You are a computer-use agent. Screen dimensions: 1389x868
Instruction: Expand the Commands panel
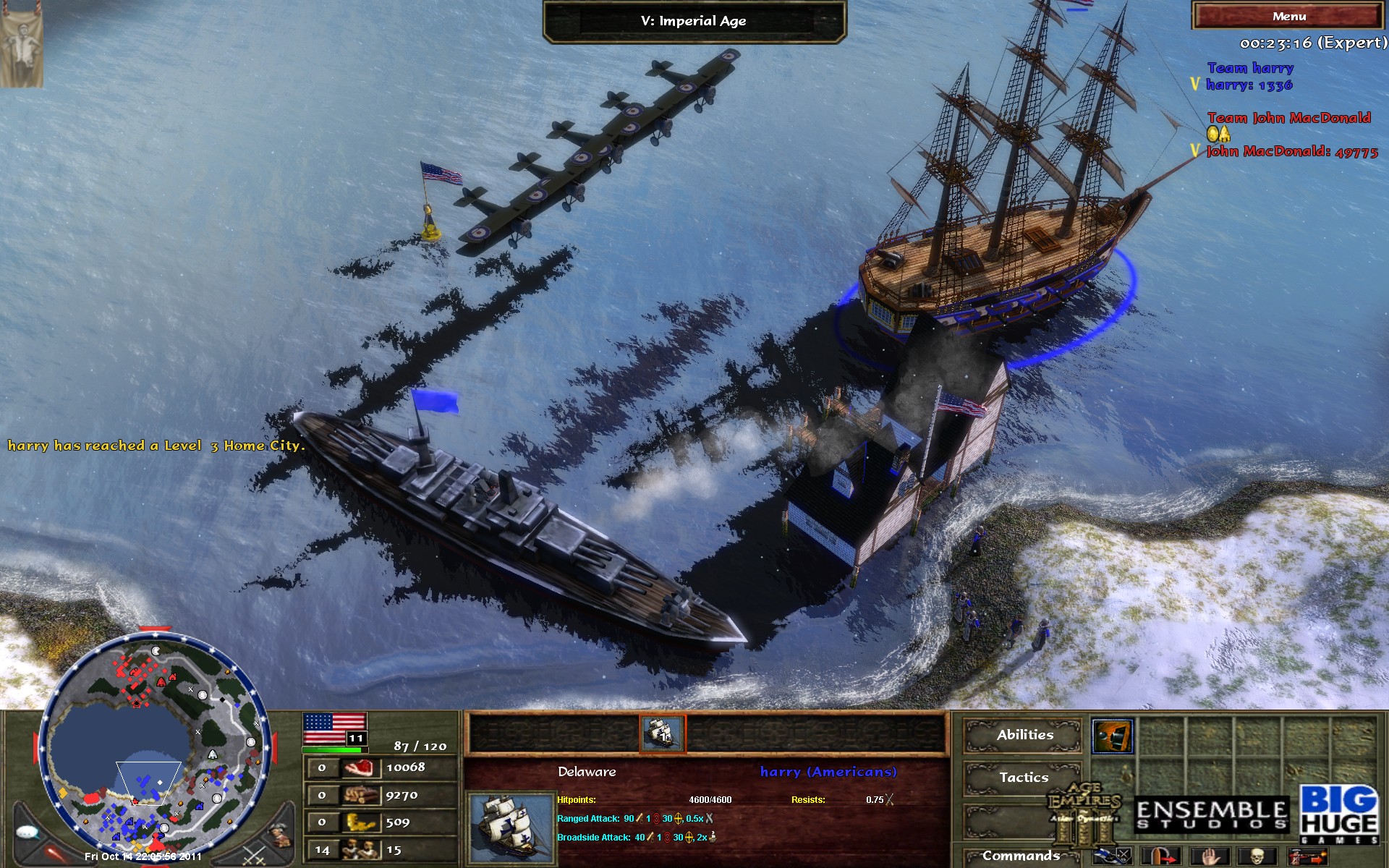point(1022,858)
